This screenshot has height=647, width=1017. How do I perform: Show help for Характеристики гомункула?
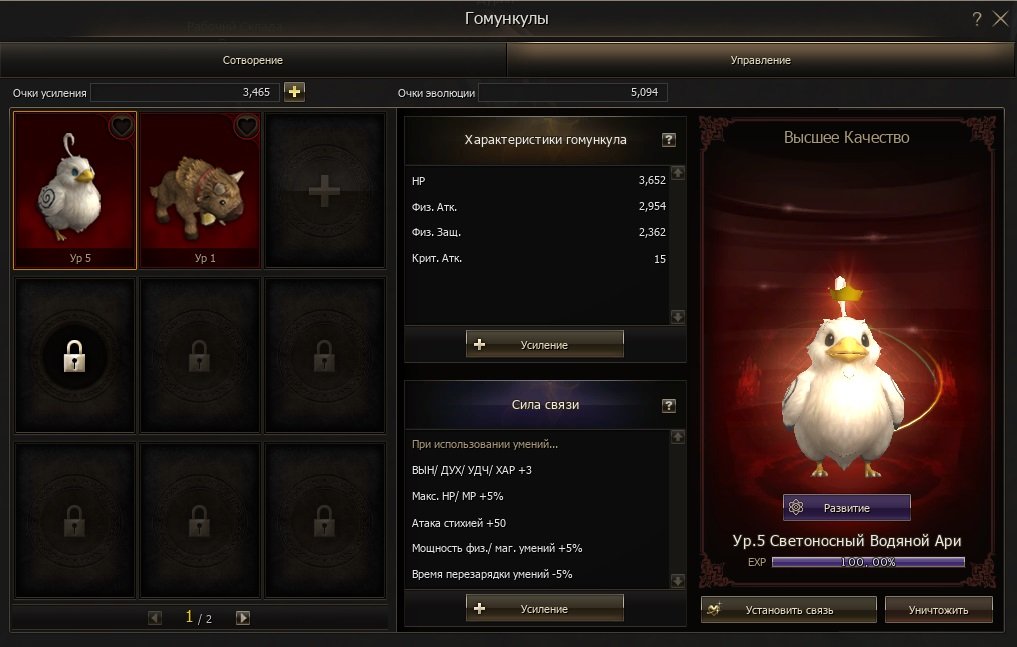669,140
